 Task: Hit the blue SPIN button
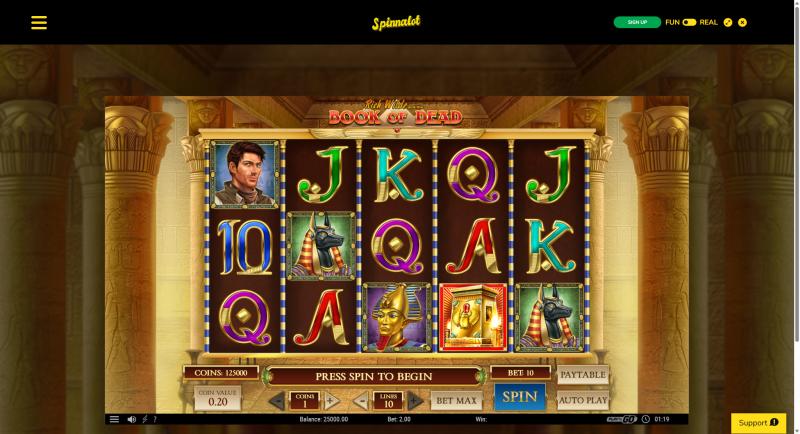(519, 397)
